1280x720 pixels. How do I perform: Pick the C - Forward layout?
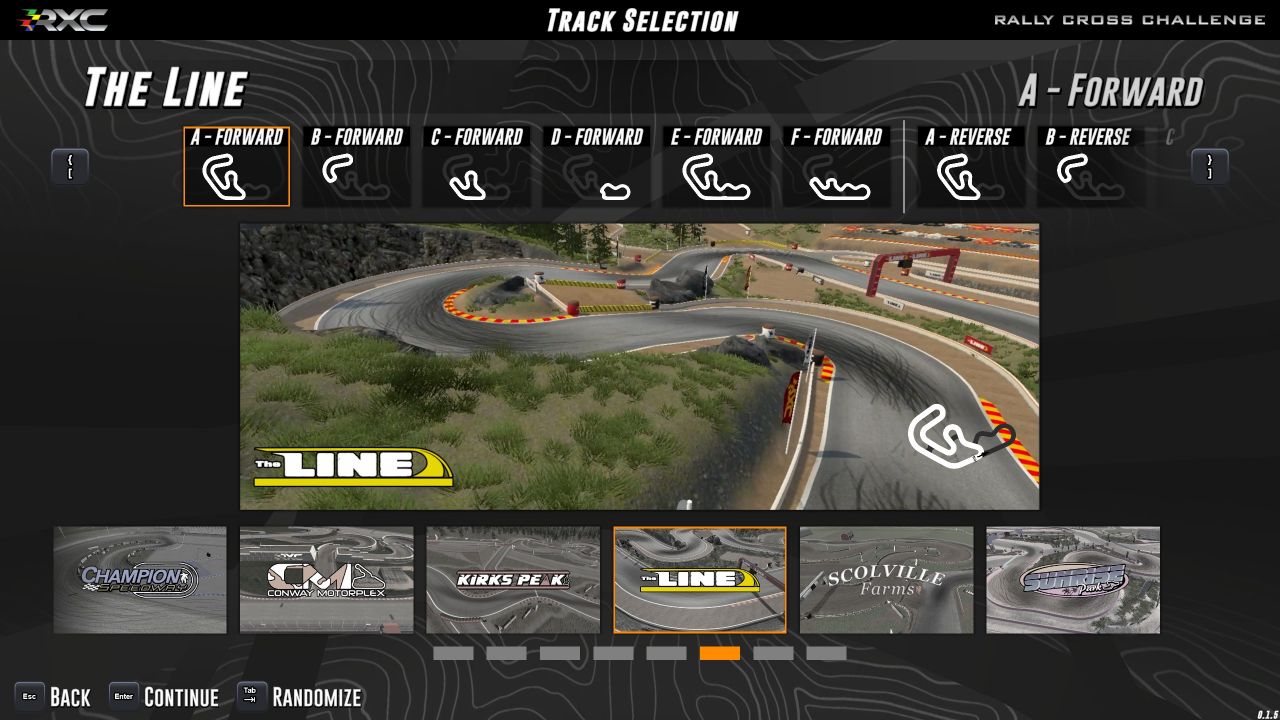click(476, 167)
